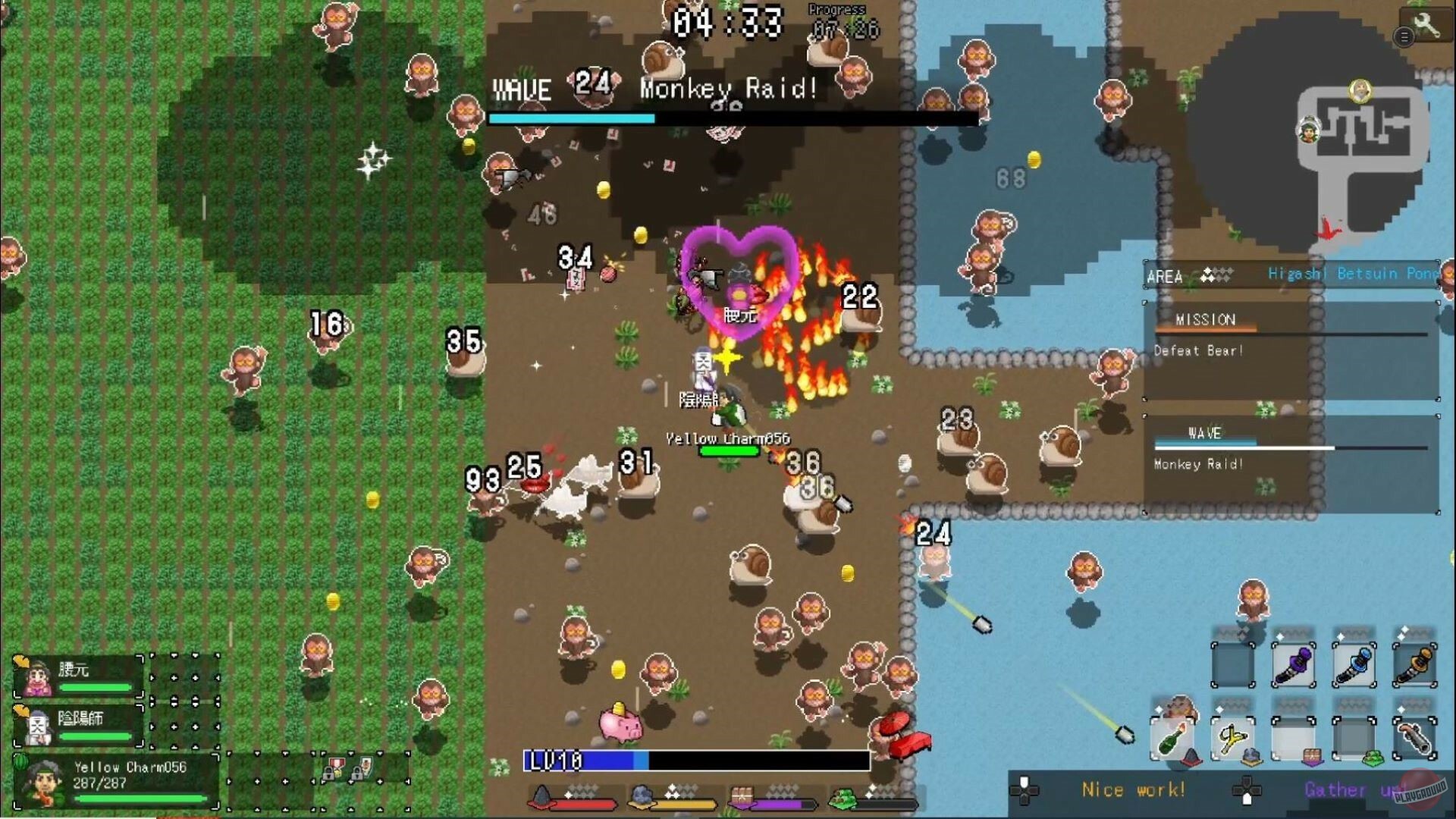
Task: Select the purple rocket weapon slot
Action: click(x=1294, y=664)
